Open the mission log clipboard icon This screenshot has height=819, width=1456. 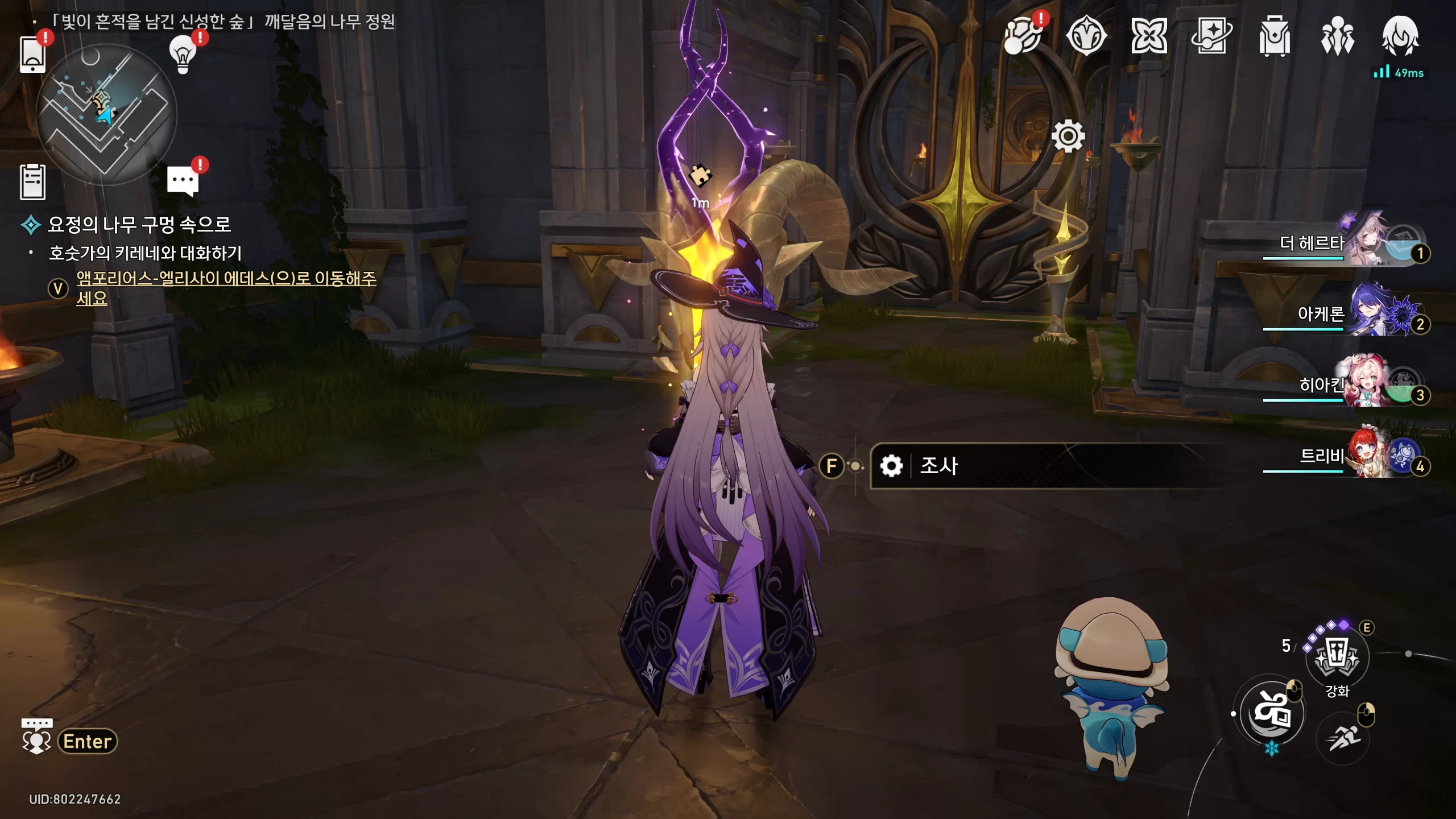[32, 182]
